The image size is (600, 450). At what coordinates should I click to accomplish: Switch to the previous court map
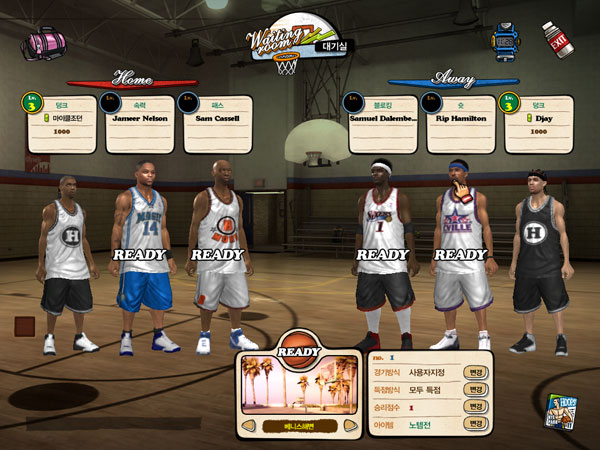tap(246, 426)
